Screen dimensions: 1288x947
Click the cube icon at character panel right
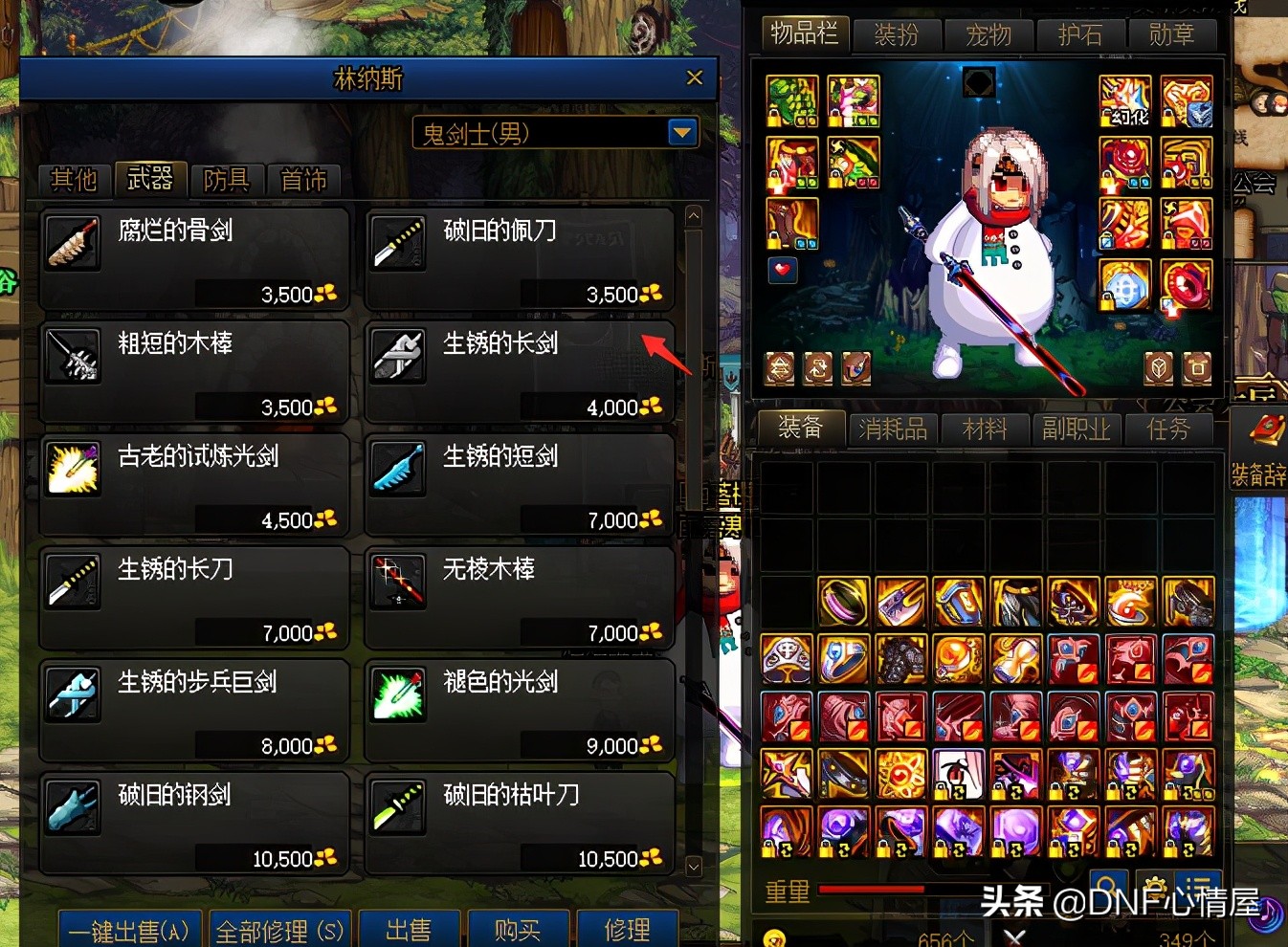(x=1157, y=367)
